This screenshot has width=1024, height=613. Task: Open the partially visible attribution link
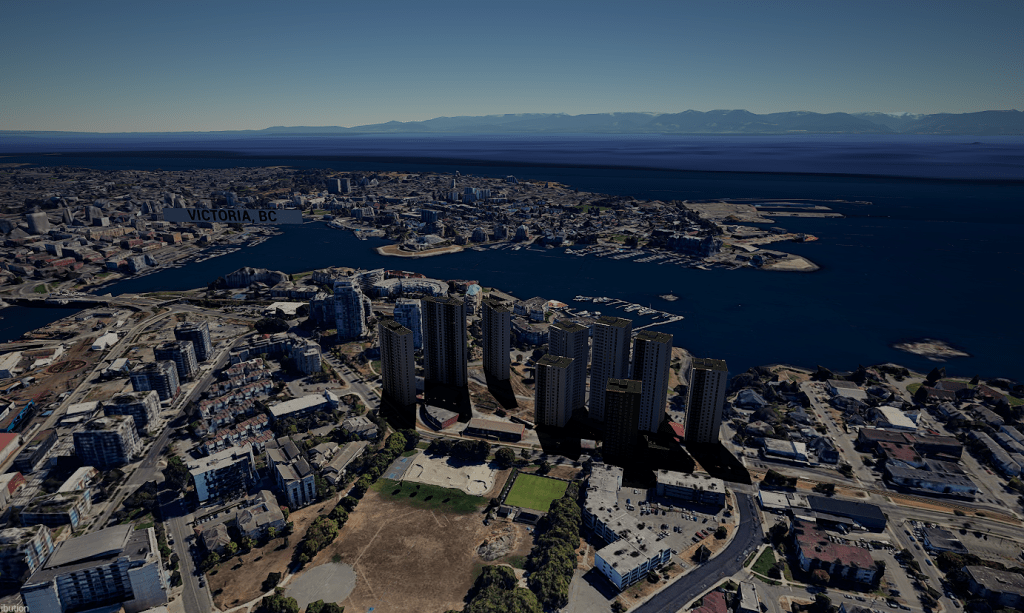click(13, 607)
